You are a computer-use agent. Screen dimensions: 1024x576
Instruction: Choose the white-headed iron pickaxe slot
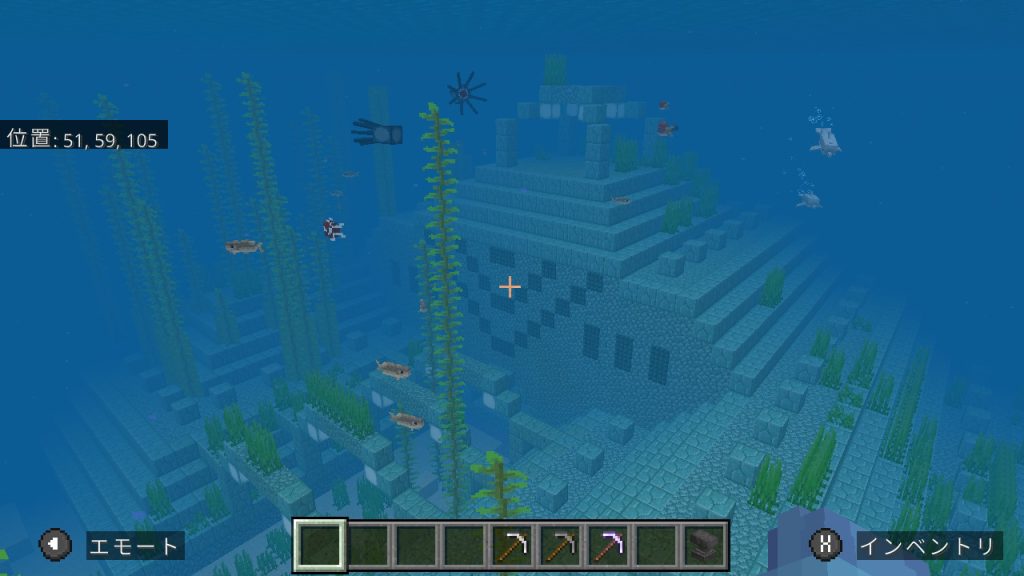coord(512,545)
